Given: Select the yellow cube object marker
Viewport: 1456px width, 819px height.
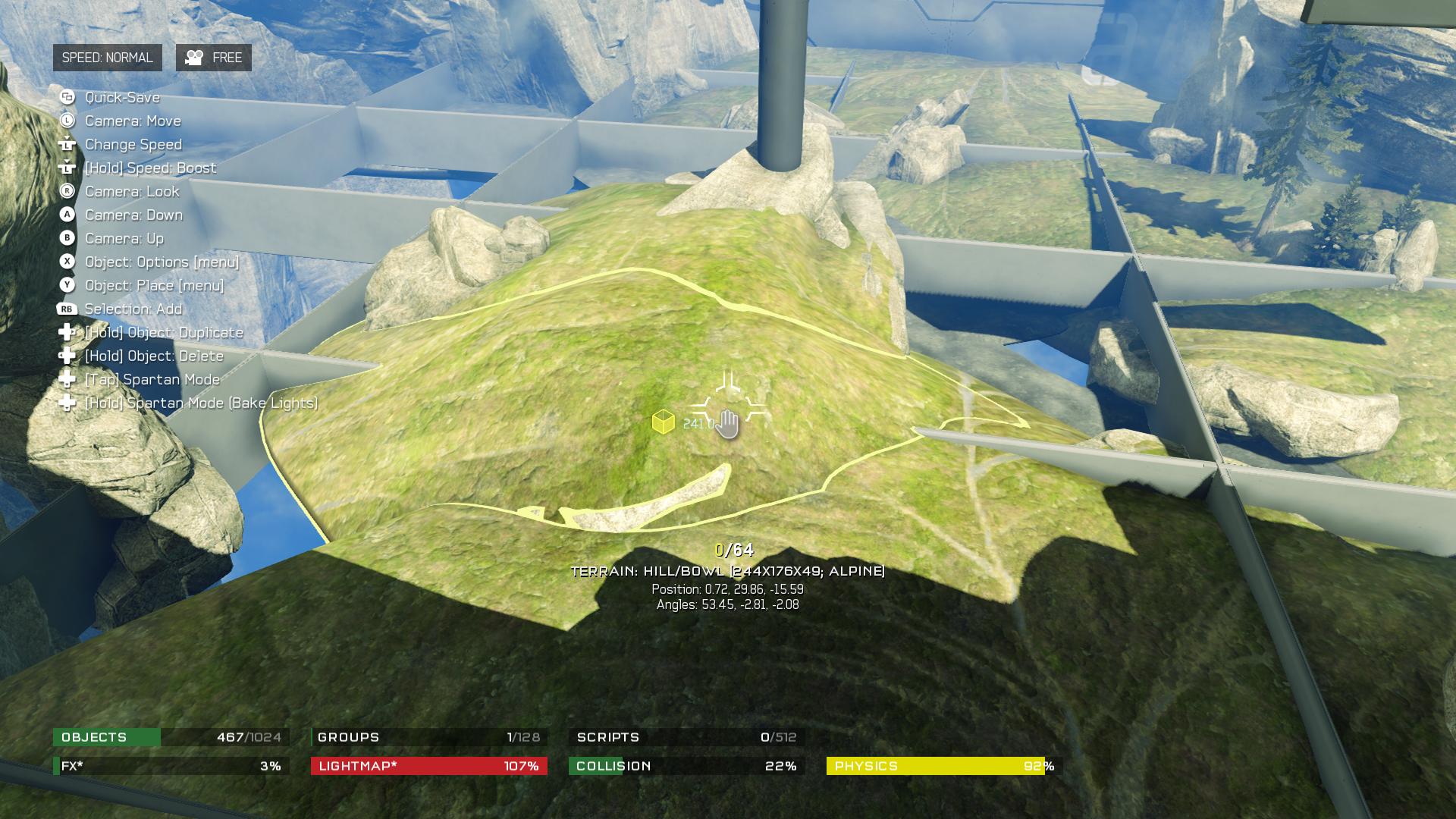Looking at the screenshot, I should tap(664, 422).
